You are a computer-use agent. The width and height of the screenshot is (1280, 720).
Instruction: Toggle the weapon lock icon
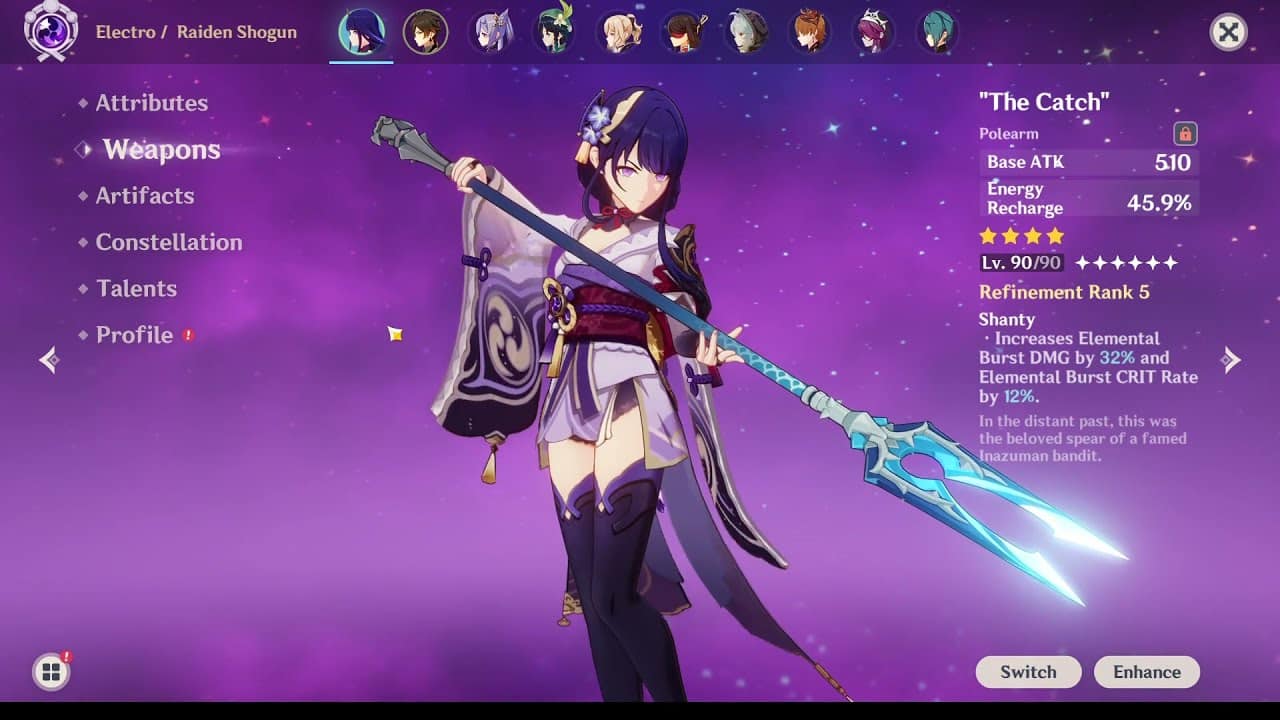coord(1185,133)
